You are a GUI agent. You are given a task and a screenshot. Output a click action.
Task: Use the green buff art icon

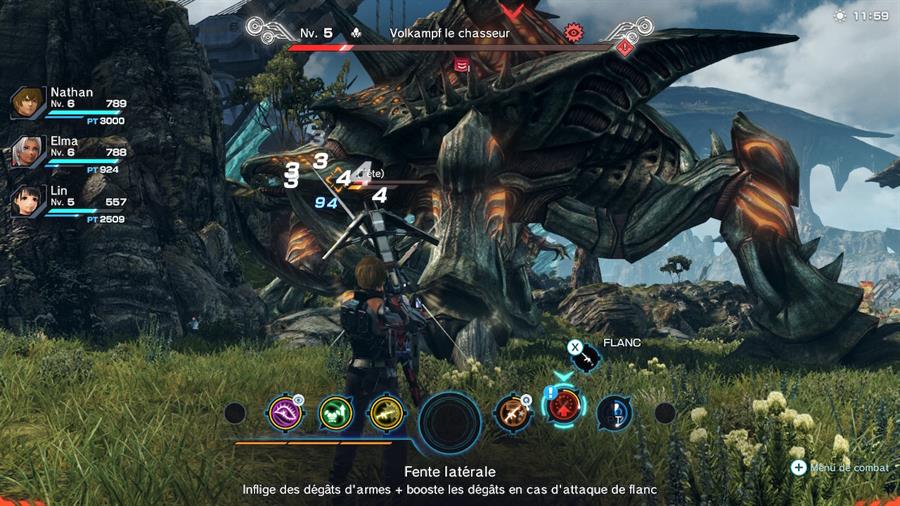tap(336, 412)
